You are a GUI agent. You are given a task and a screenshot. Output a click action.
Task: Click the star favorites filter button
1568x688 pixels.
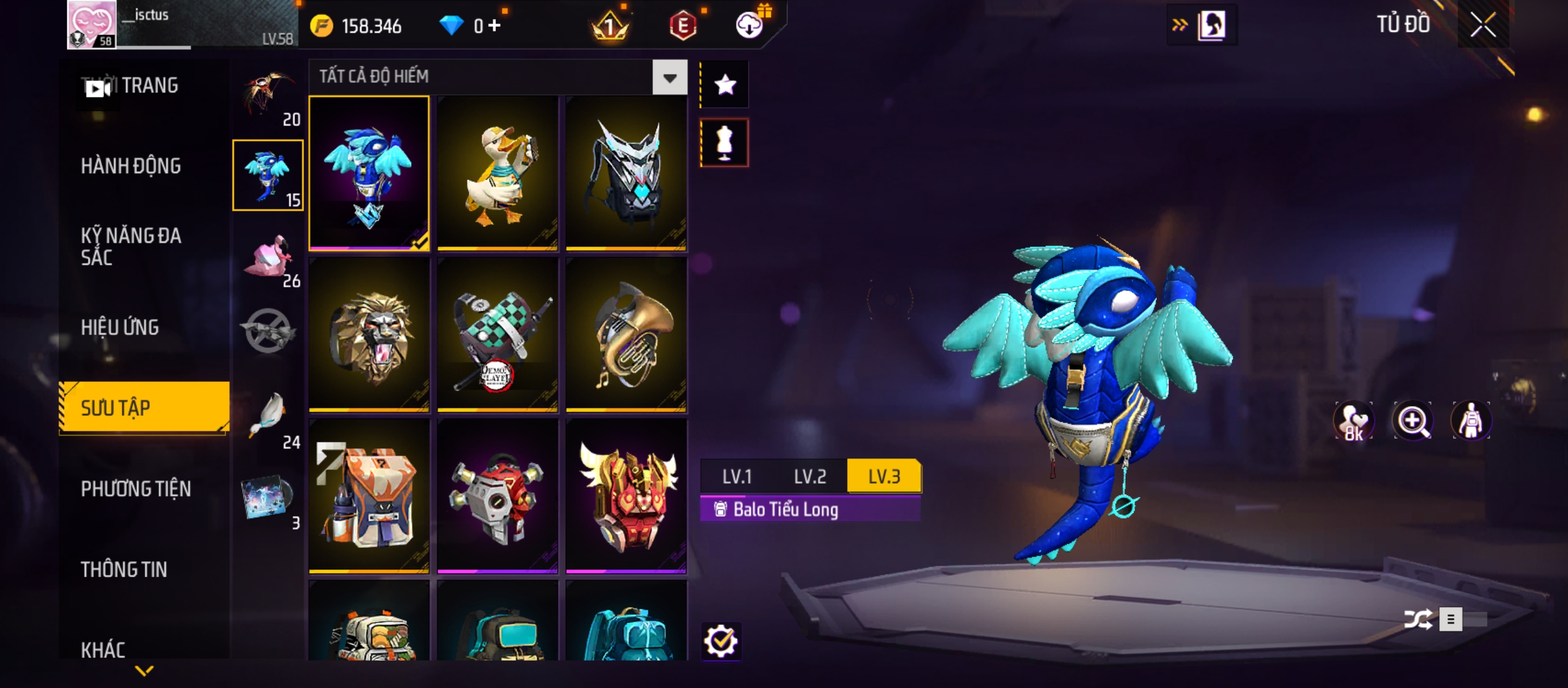tap(725, 85)
